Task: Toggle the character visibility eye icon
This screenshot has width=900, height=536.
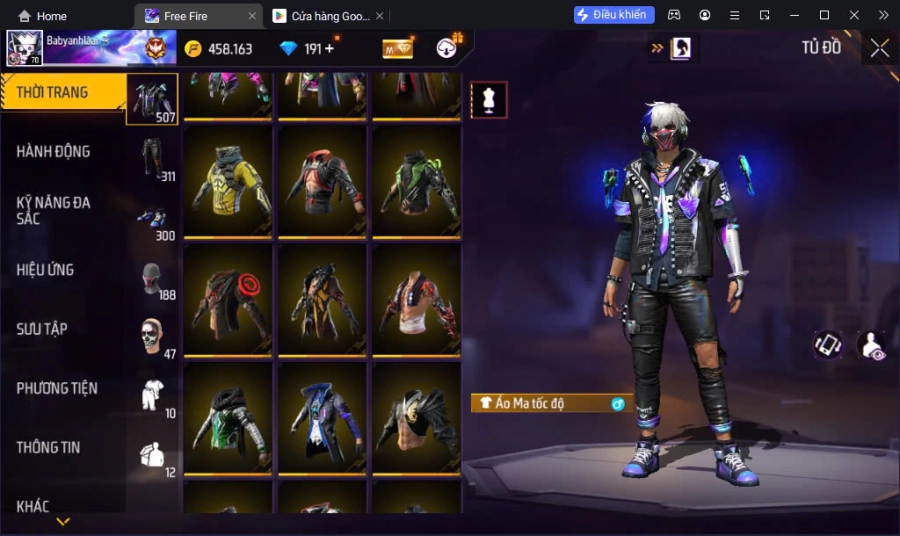Action: pyautogui.click(x=872, y=345)
